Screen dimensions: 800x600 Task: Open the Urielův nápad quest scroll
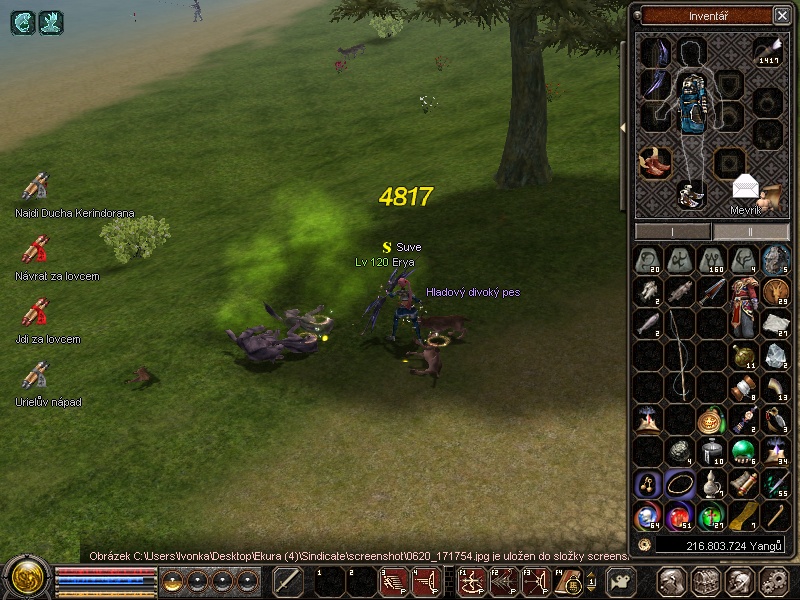(36, 376)
